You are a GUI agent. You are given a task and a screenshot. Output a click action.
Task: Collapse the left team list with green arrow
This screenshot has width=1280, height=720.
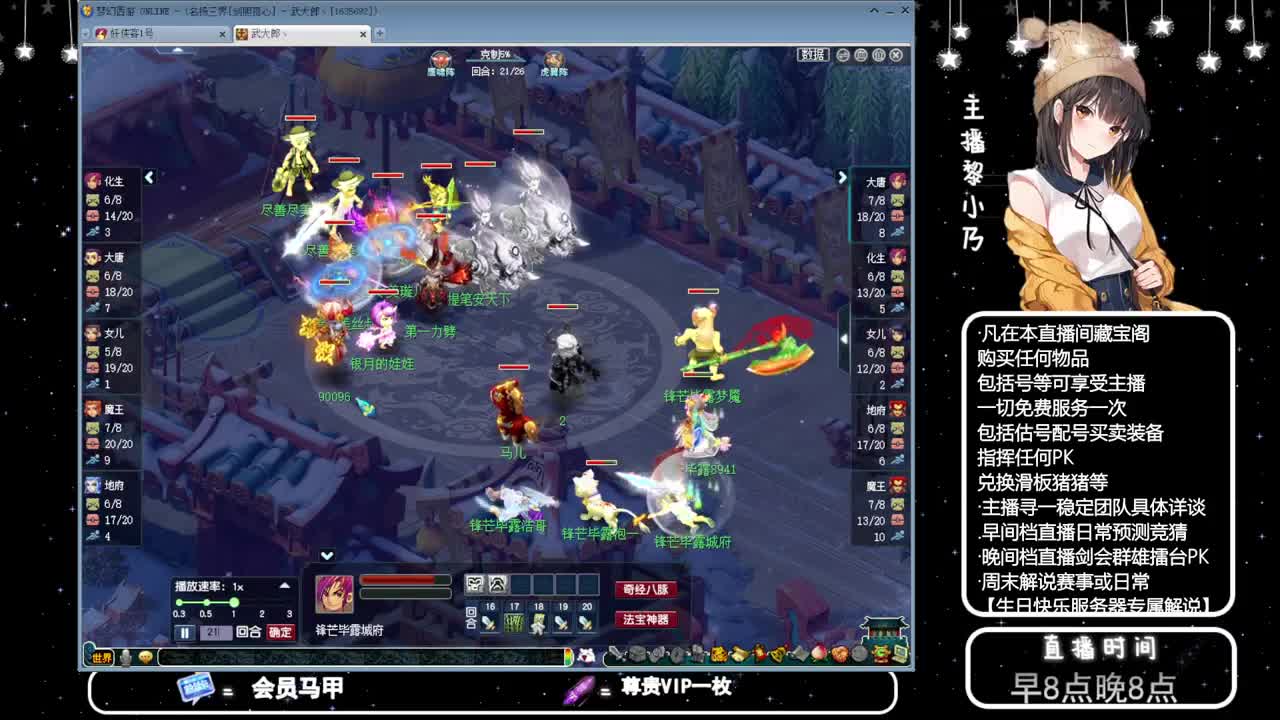148,175
